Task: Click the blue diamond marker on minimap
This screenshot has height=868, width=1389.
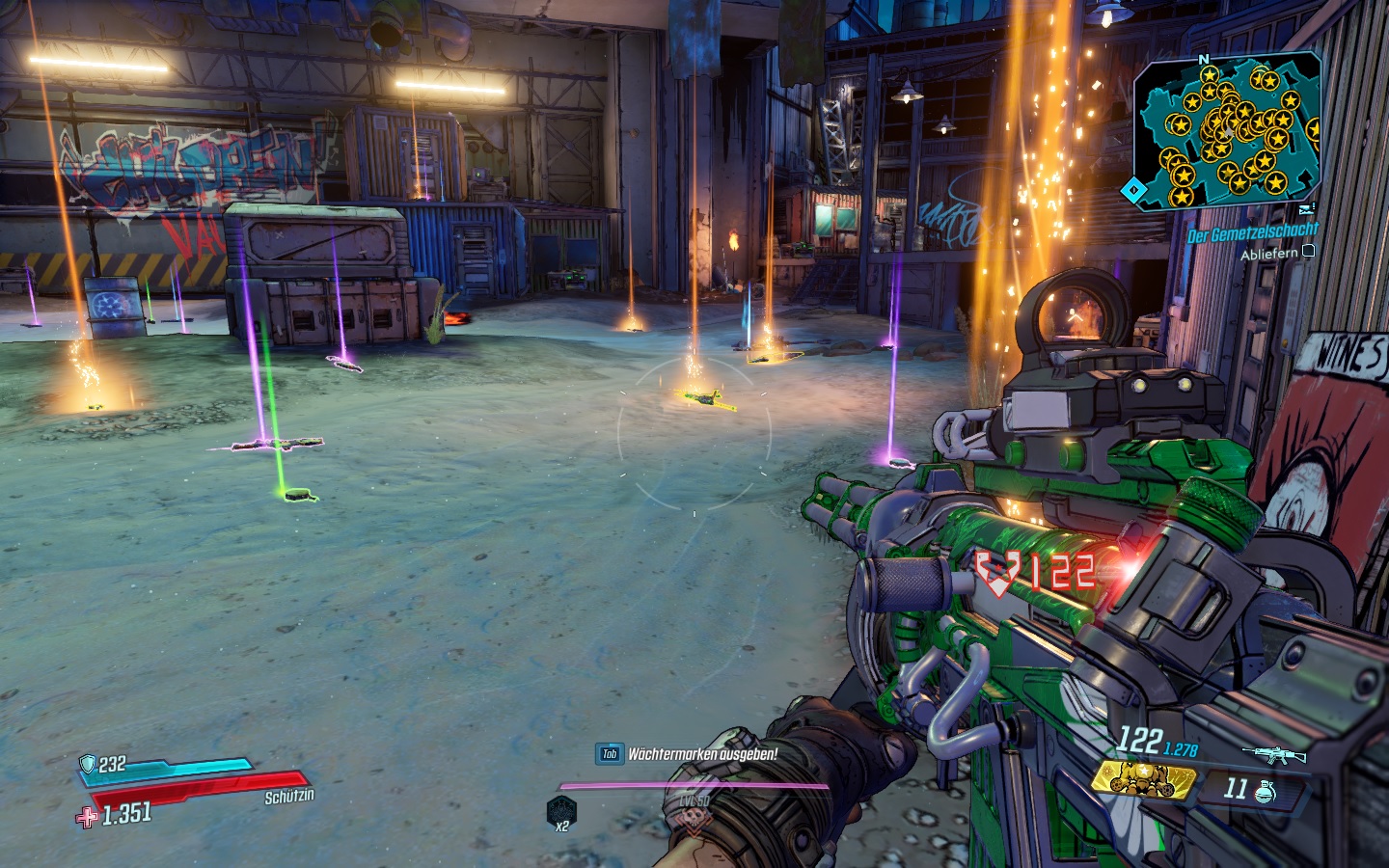Action: (1134, 191)
